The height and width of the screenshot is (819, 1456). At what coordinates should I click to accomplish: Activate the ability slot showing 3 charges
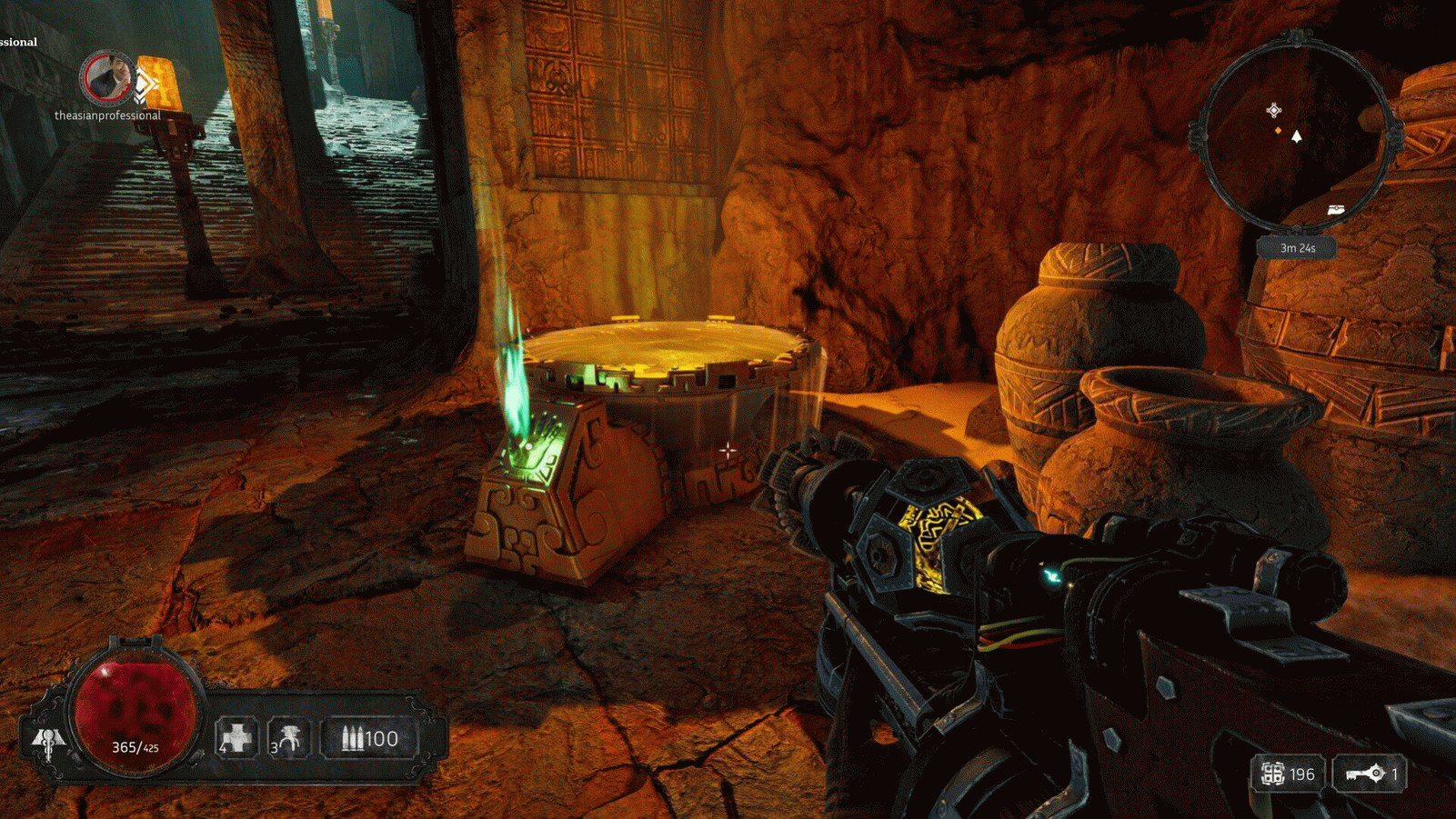pos(289,738)
